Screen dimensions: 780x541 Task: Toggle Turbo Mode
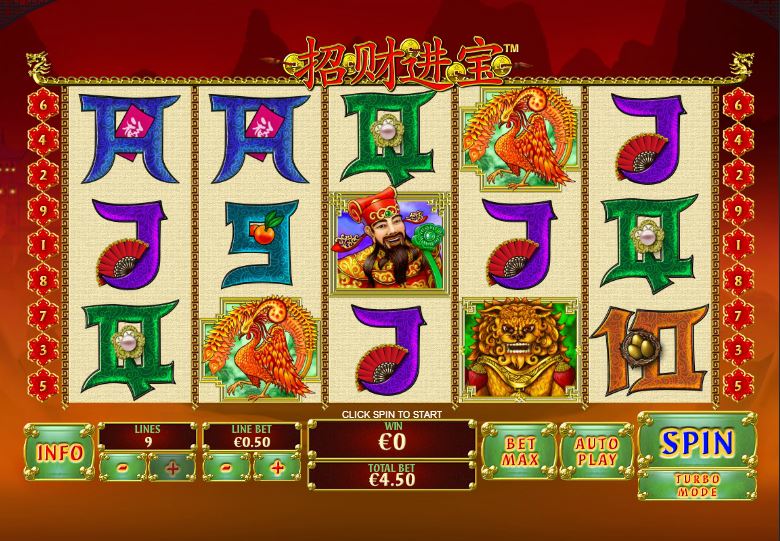(x=697, y=485)
